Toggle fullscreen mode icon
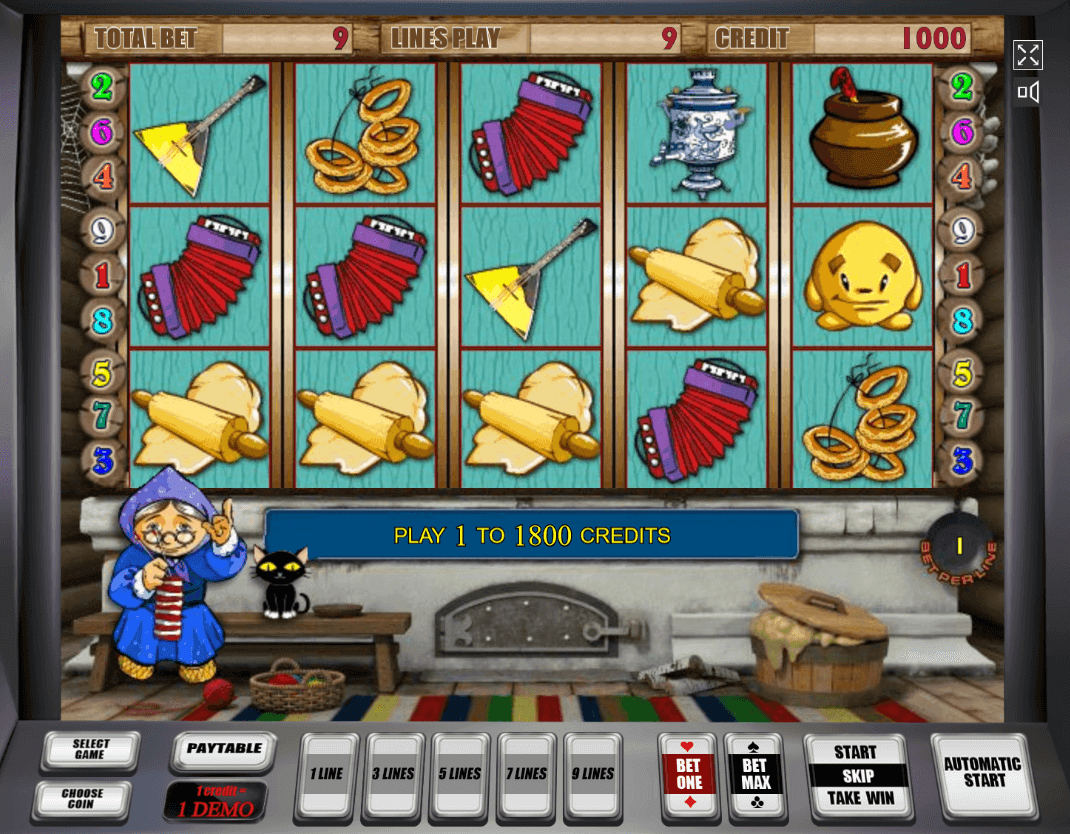 click(x=1028, y=55)
